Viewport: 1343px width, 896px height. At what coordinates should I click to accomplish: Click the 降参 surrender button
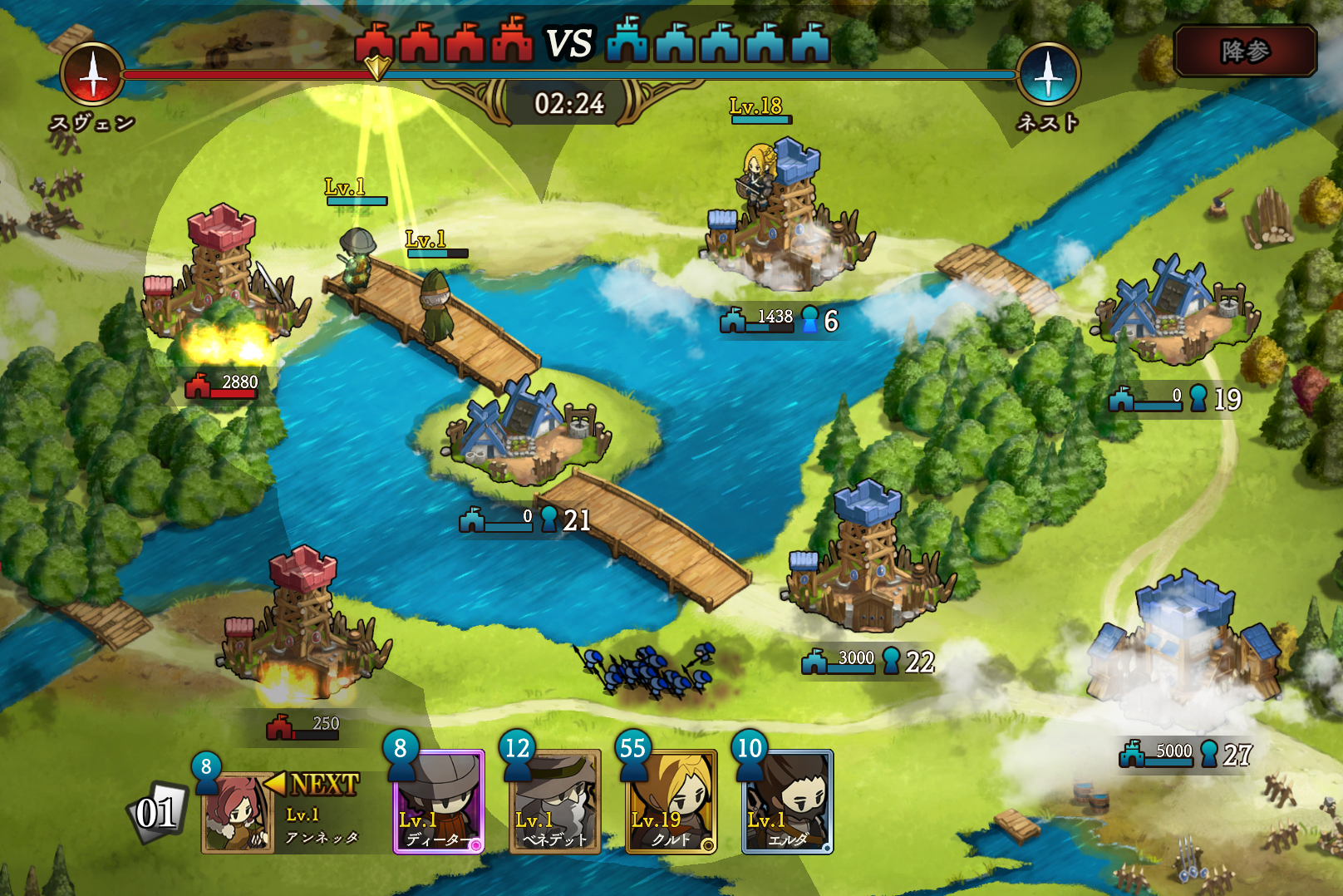[1245, 52]
